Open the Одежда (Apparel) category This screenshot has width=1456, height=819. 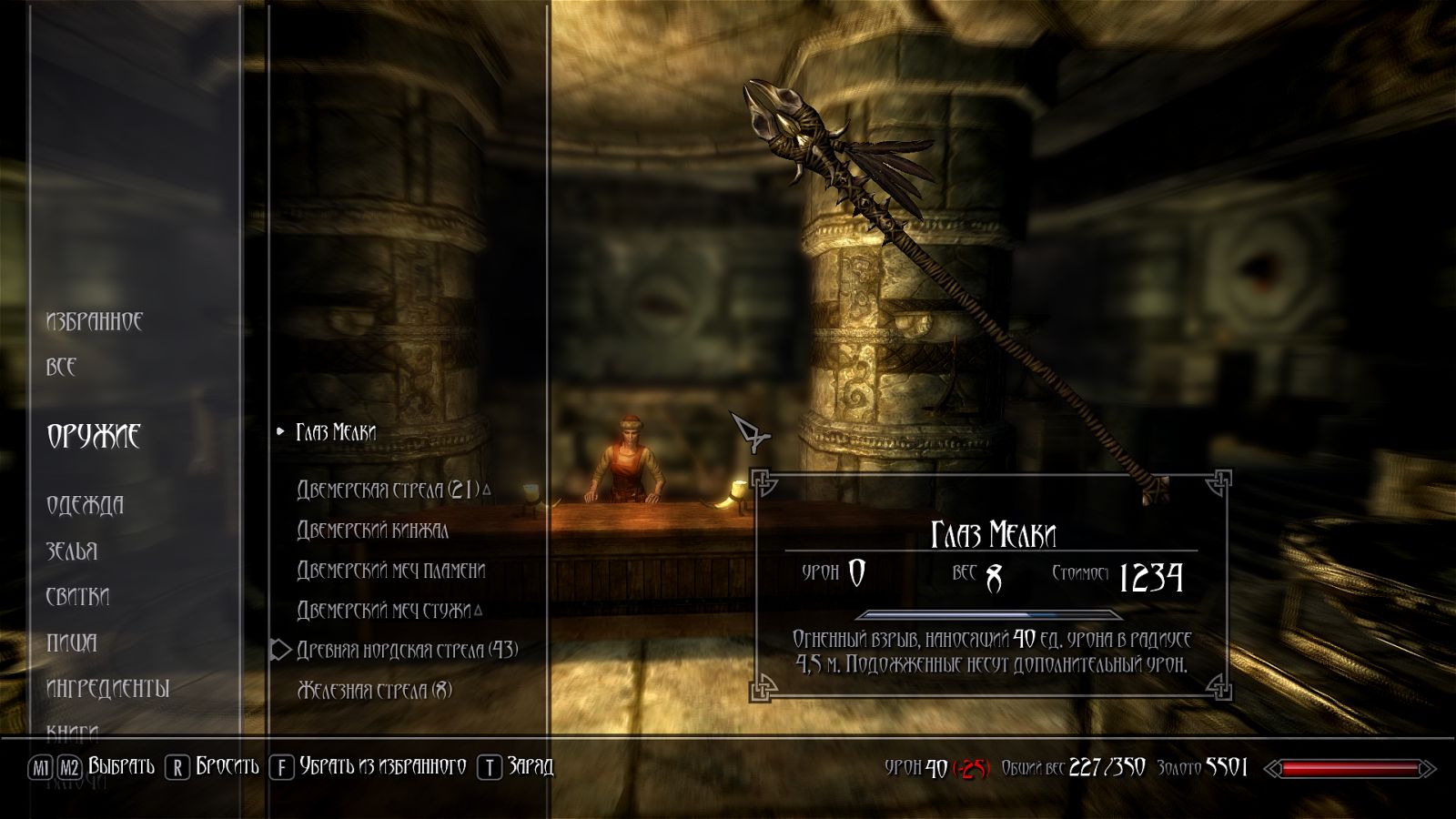coord(85,505)
